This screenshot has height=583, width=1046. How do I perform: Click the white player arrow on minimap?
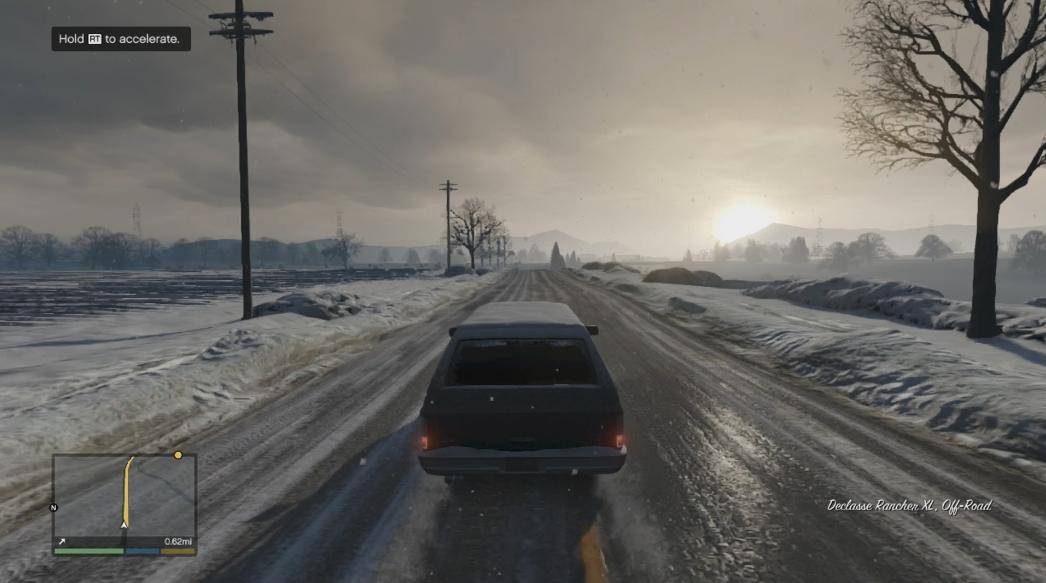pos(124,524)
